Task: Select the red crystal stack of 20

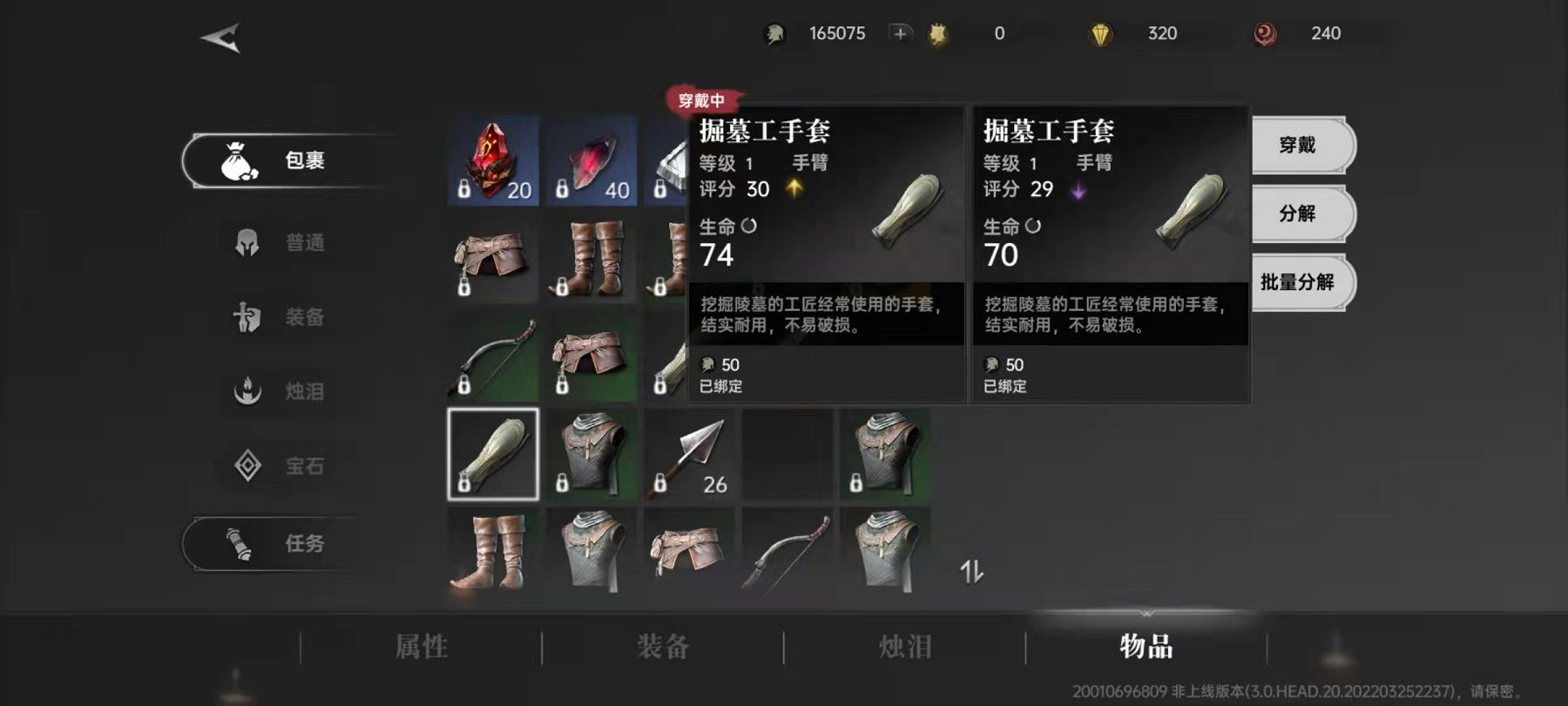Action: tap(493, 161)
